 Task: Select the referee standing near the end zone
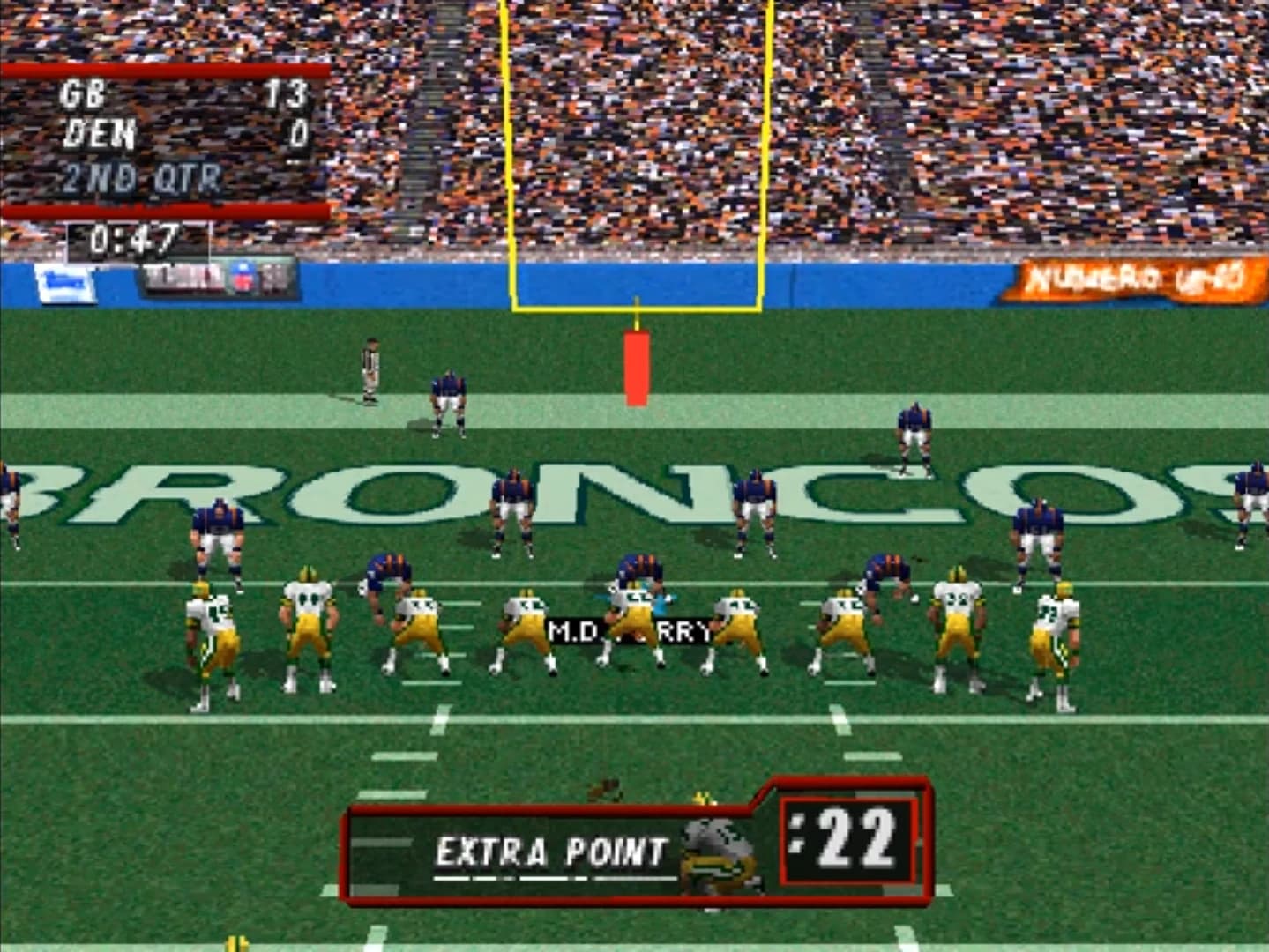[x=369, y=370]
